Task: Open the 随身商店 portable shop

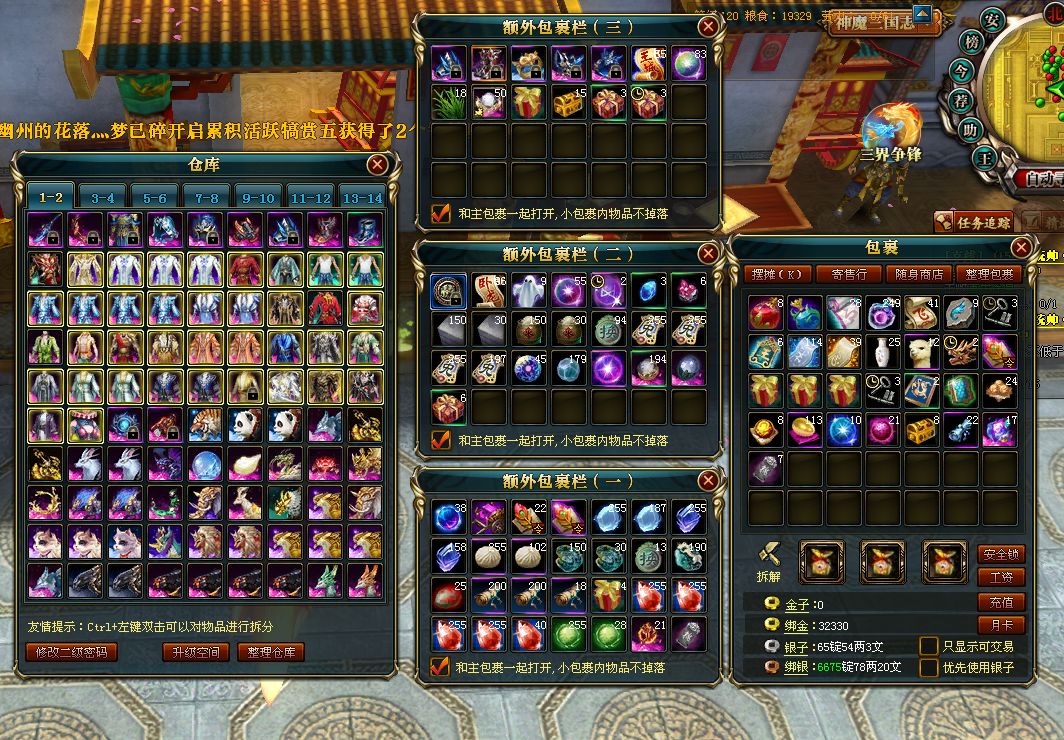Action: coord(918,274)
